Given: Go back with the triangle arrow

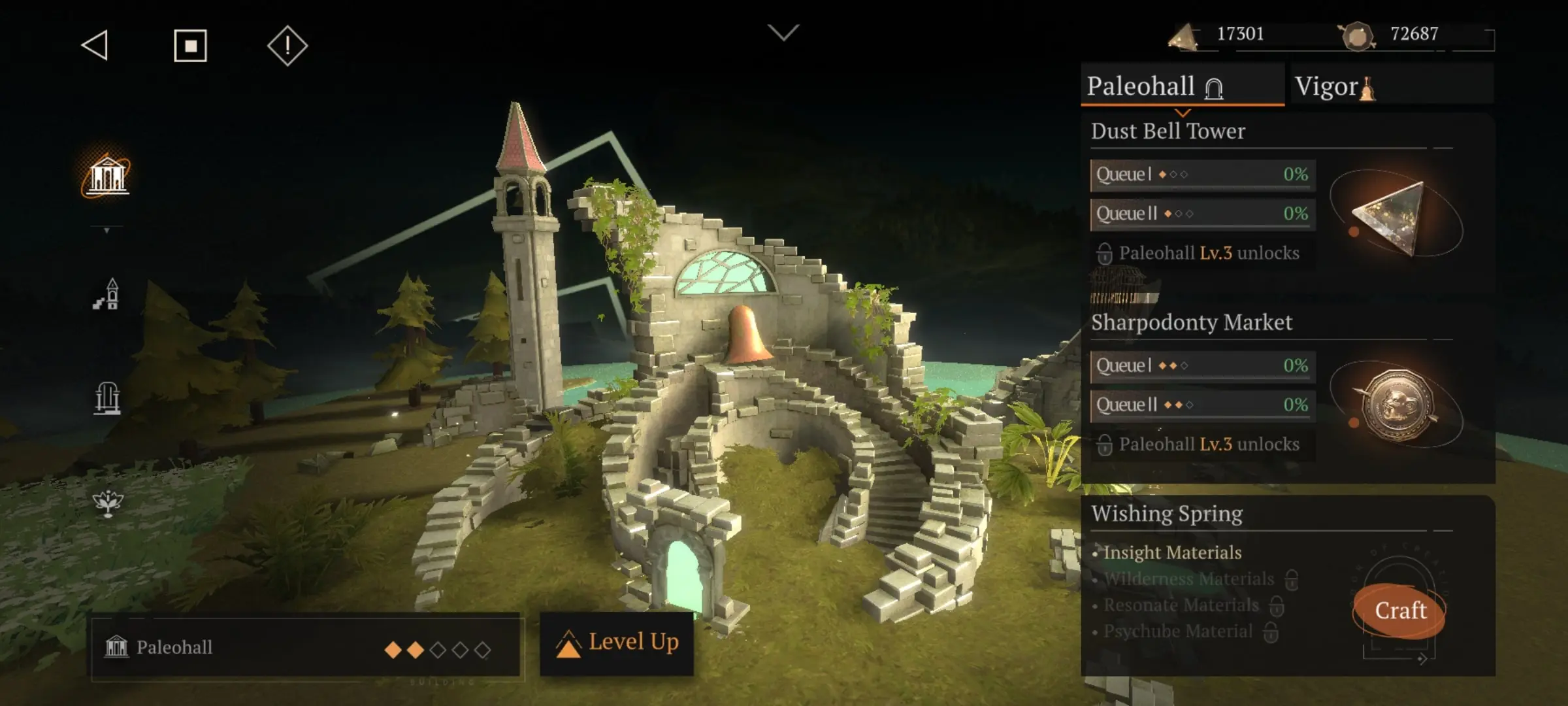Looking at the screenshot, I should [x=95, y=46].
